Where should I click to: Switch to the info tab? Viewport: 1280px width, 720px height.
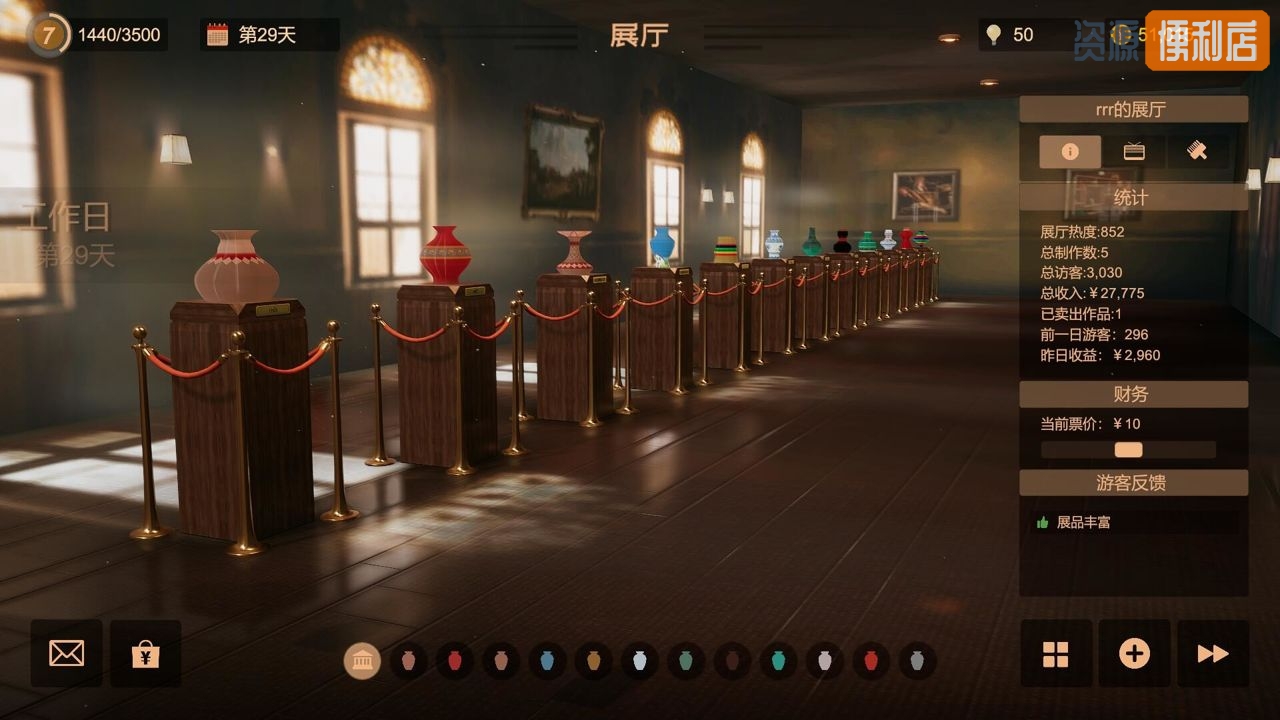tap(1070, 152)
